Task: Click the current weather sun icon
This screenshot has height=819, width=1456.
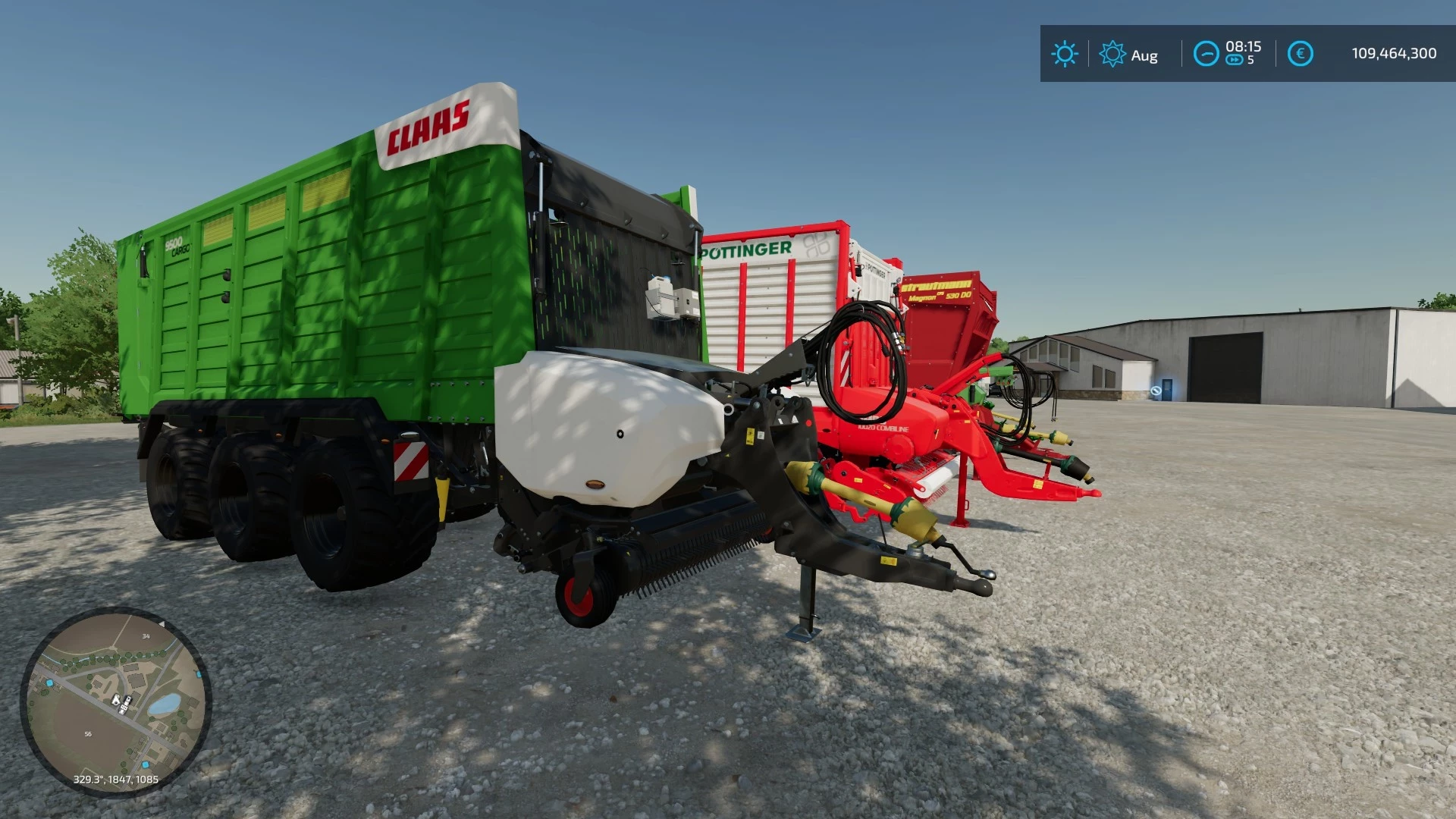Action: point(1066,52)
